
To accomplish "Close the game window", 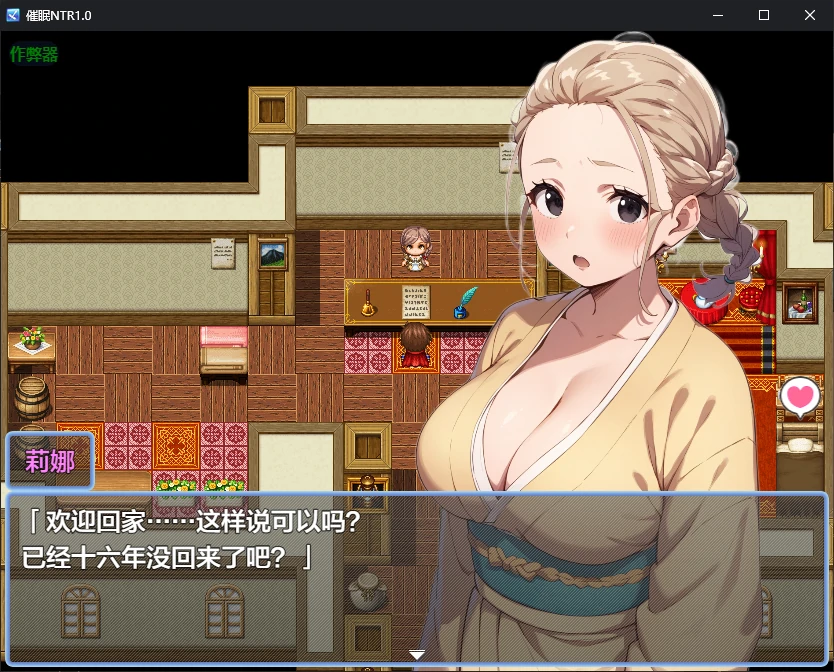I will (809, 15).
